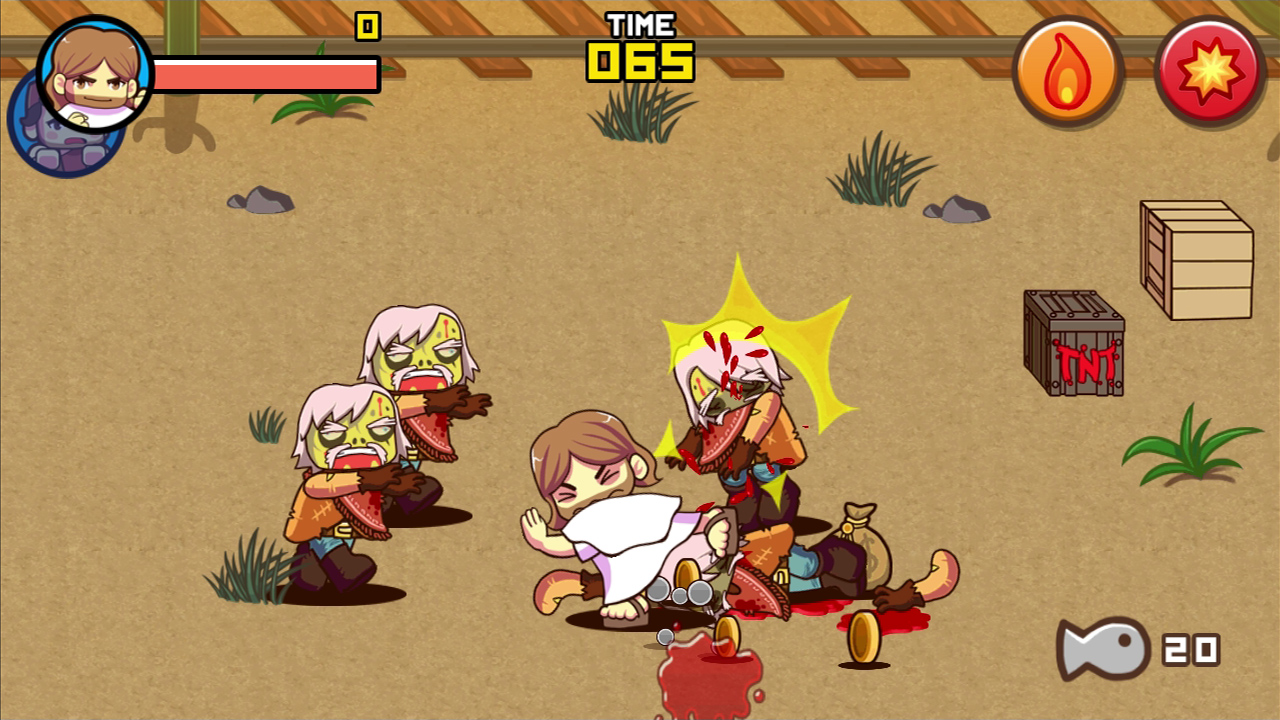Tap the fish item icon
Viewport: 1280px width, 720px height.
pos(1104,649)
